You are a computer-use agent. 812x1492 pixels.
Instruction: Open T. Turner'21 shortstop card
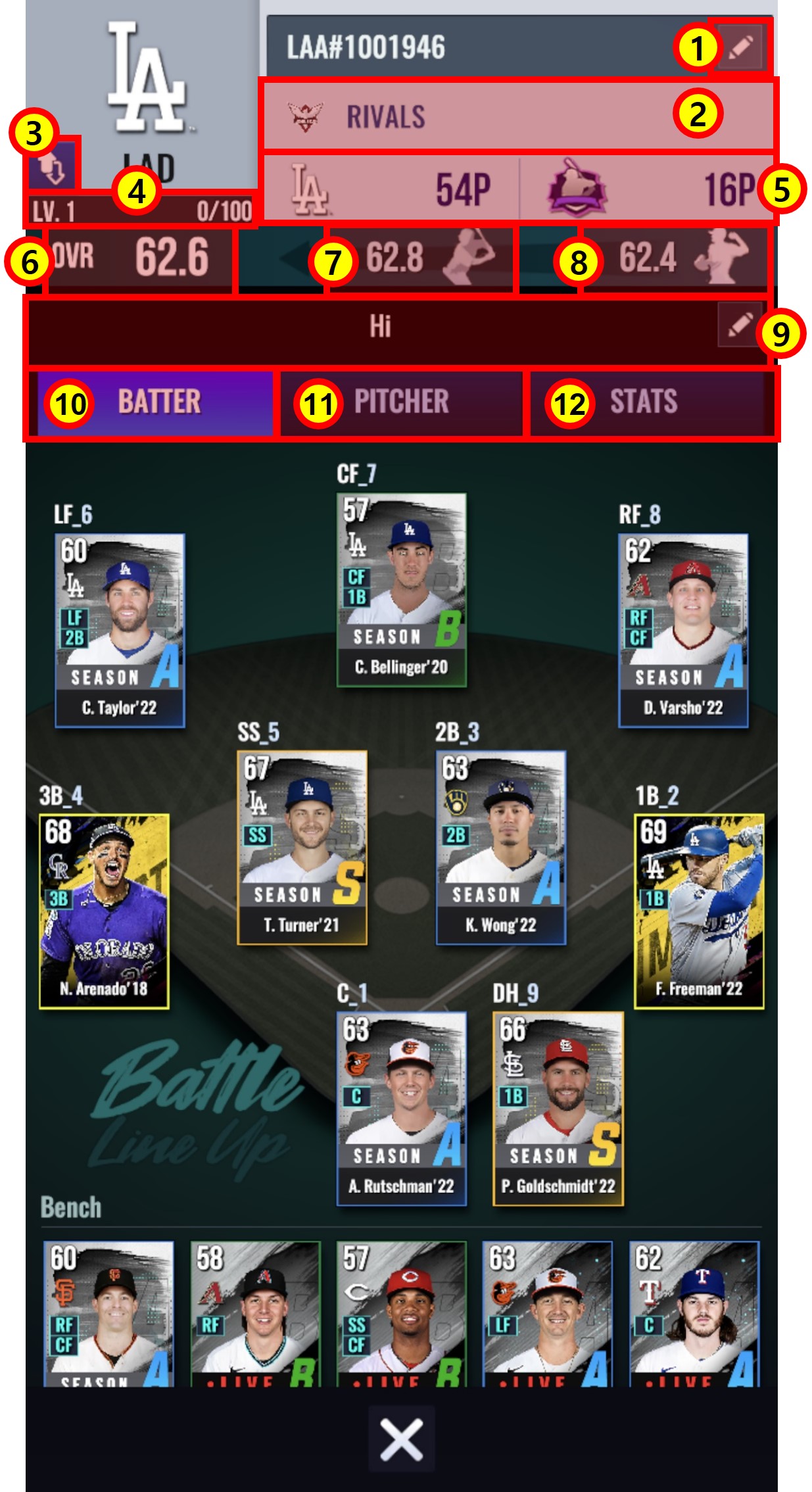pyautogui.click(x=302, y=848)
